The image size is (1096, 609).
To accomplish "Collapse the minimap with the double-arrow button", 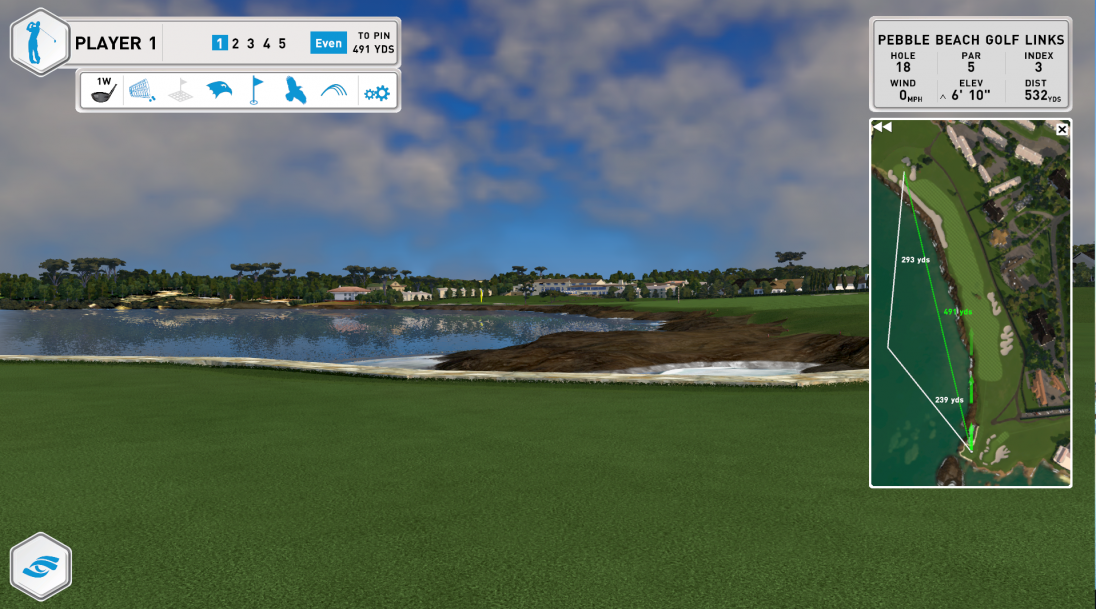I will click(x=881, y=128).
